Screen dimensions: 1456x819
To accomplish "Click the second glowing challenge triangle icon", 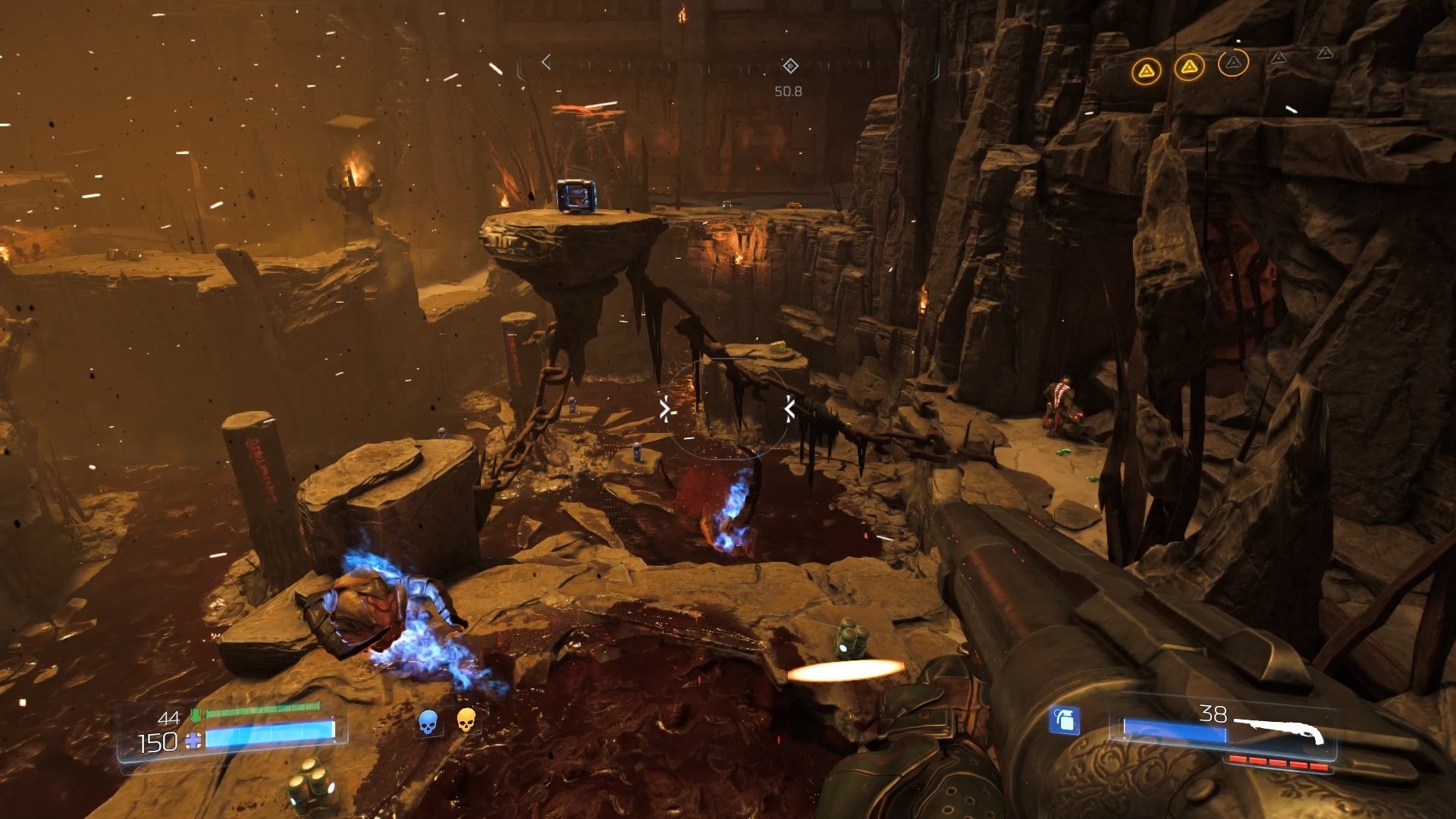I will click(1189, 68).
